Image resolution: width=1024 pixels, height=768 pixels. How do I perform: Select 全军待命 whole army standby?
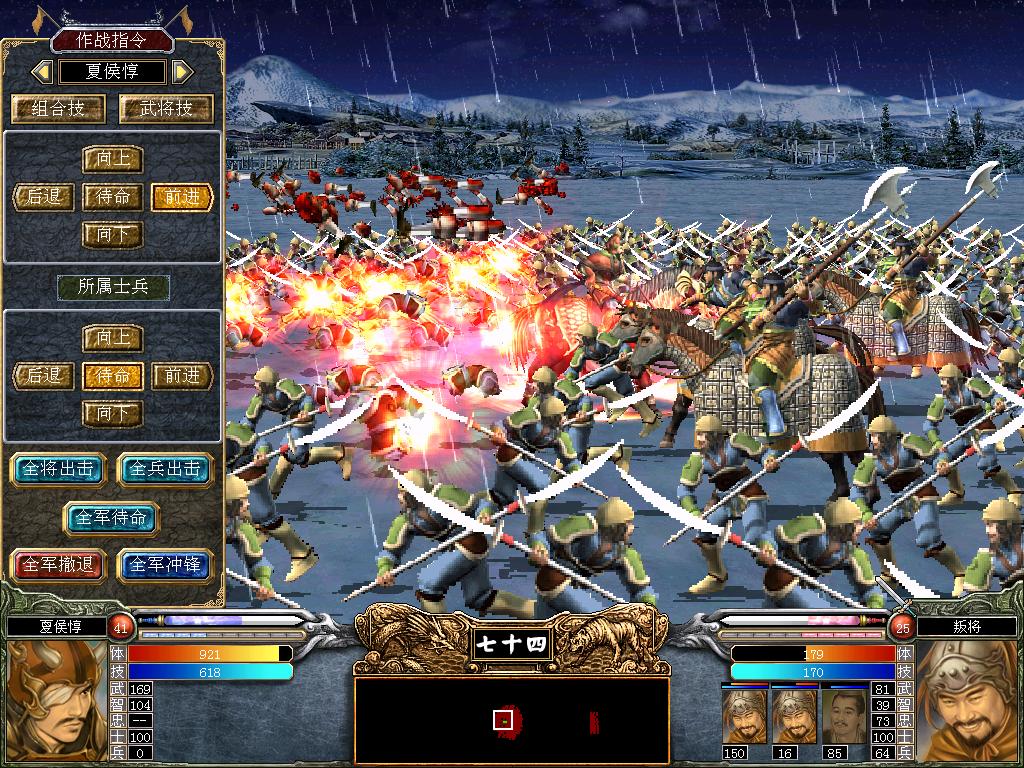[112, 518]
